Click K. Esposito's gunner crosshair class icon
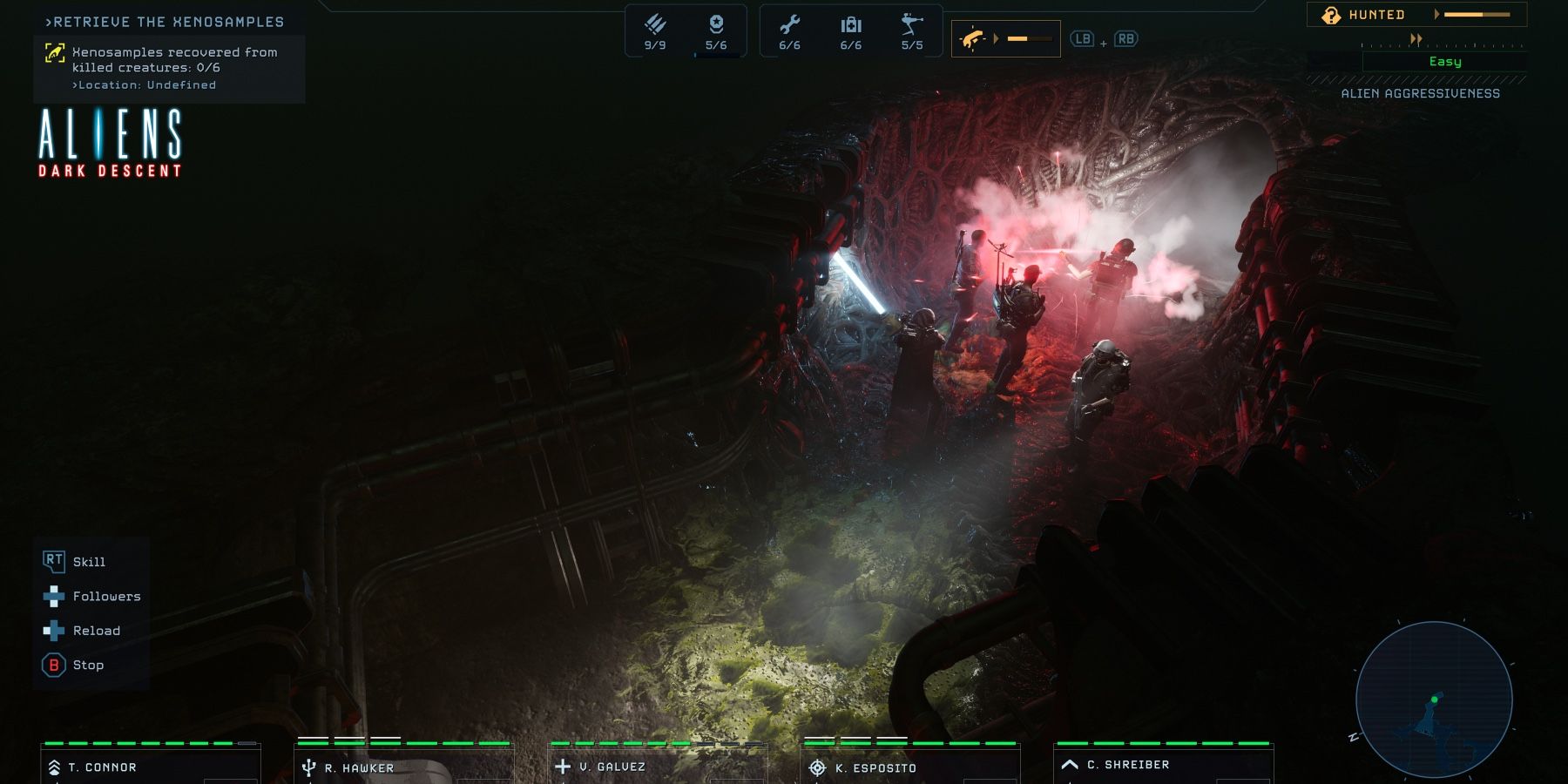1568x784 pixels. point(816,767)
